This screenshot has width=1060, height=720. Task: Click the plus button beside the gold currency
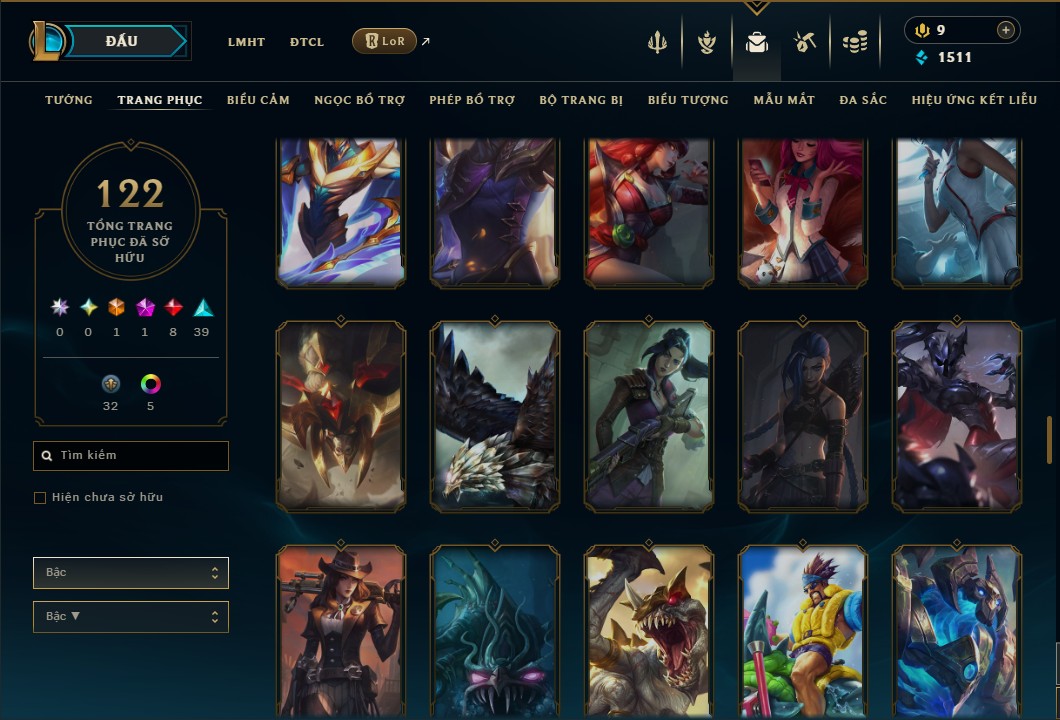[x=1005, y=30]
